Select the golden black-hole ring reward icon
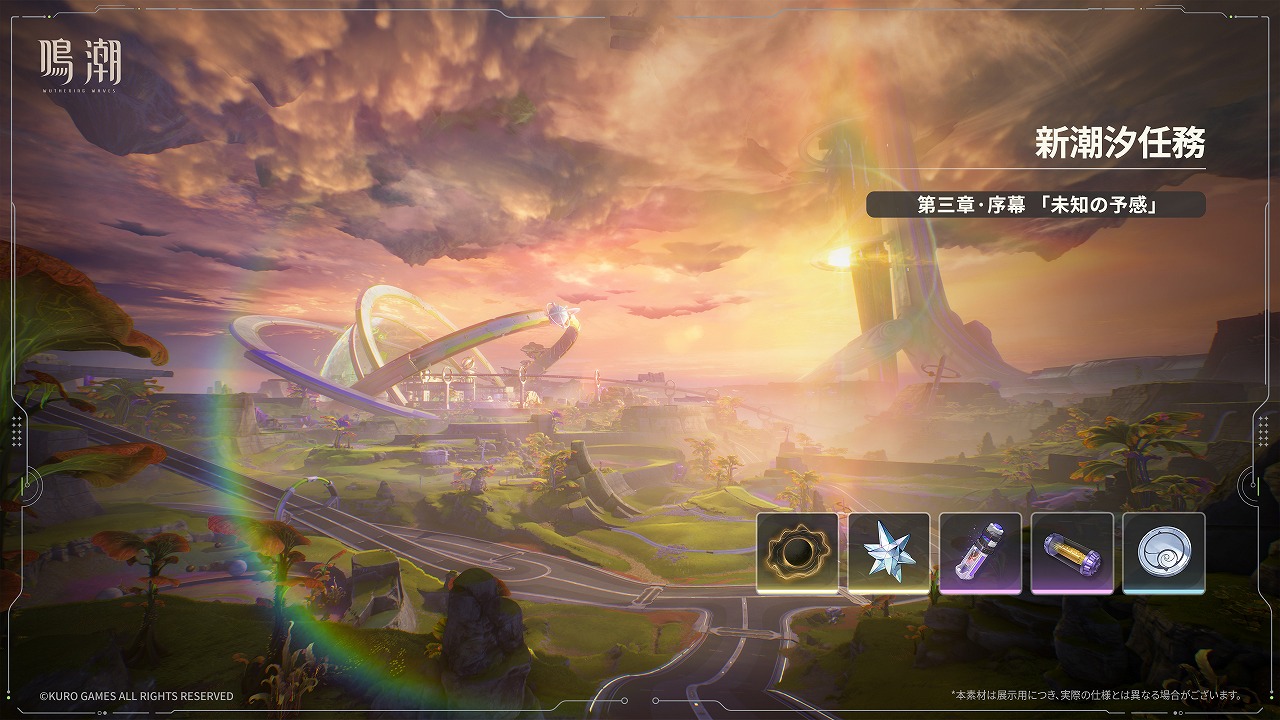Viewport: 1280px width, 720px height. coord(797,552)
